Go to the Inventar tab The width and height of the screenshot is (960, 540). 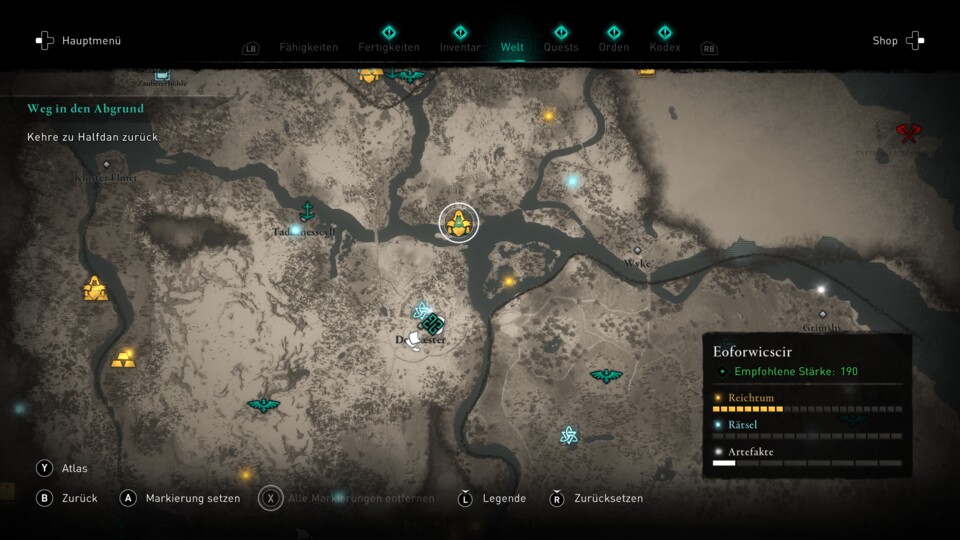coord(460,47)
